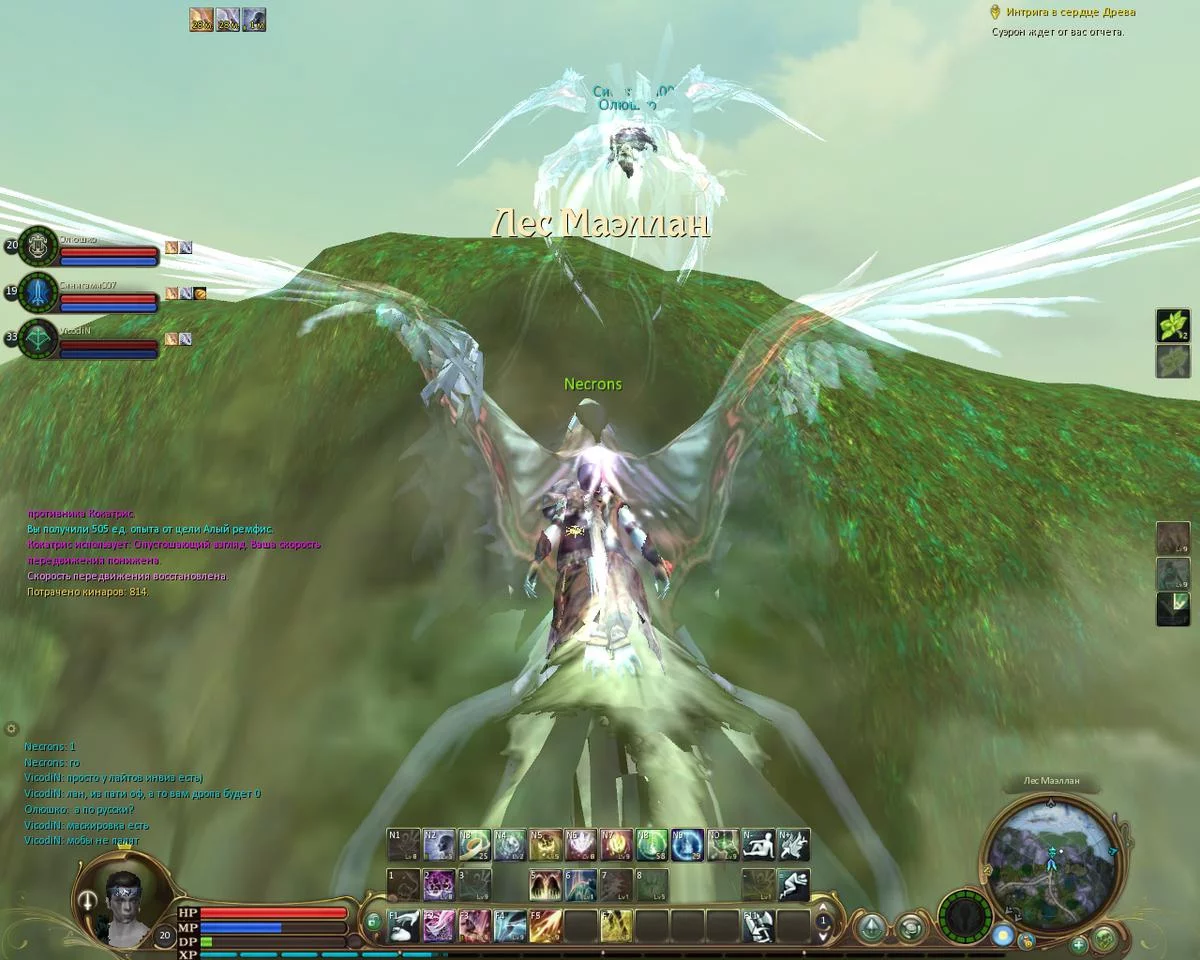Use the yellow skill in slot F7
This screenshot has width=1200, height=960.
[x=615, y=926]
